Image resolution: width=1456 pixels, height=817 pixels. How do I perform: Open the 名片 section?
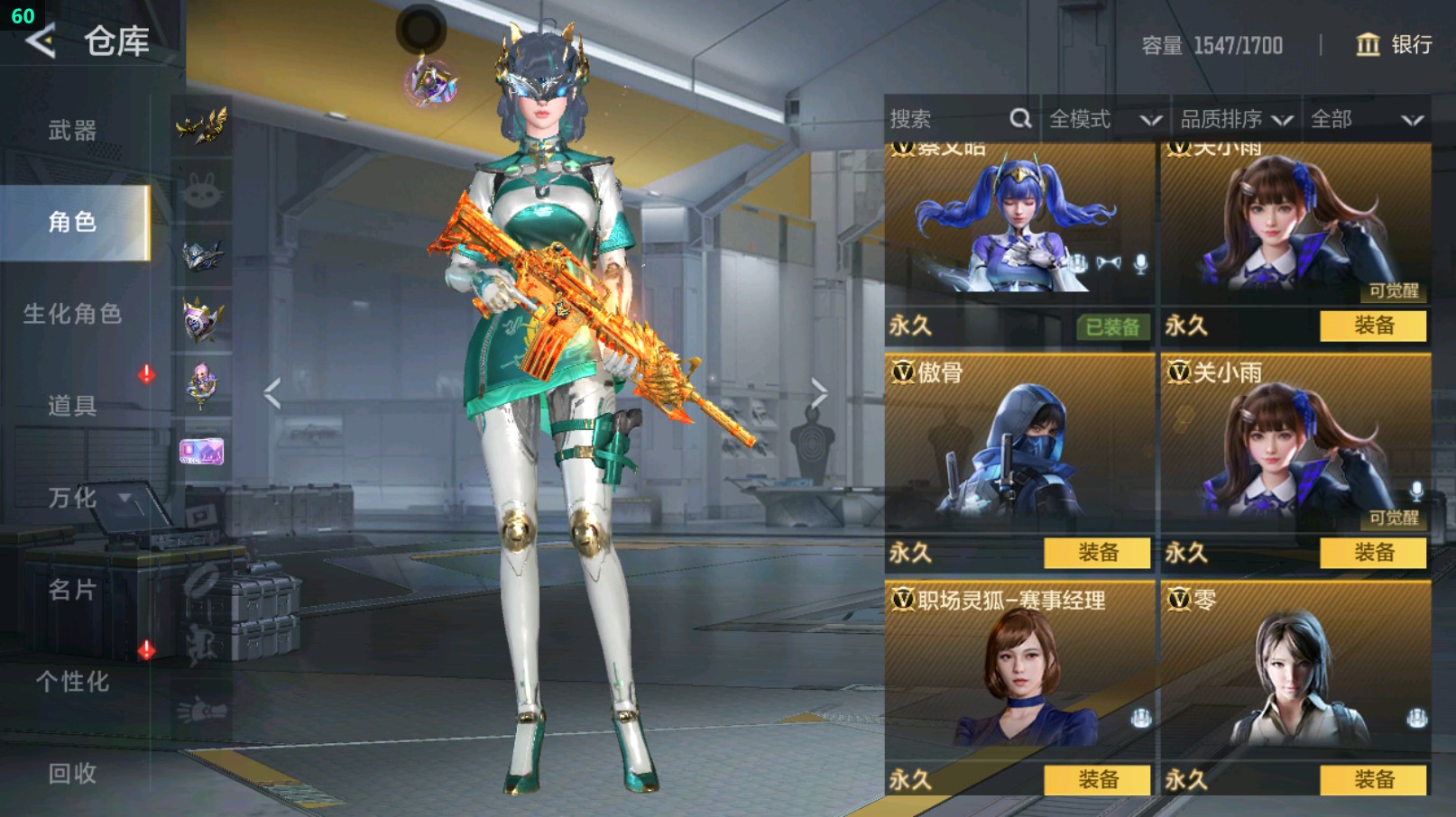[x=72, y=590]
